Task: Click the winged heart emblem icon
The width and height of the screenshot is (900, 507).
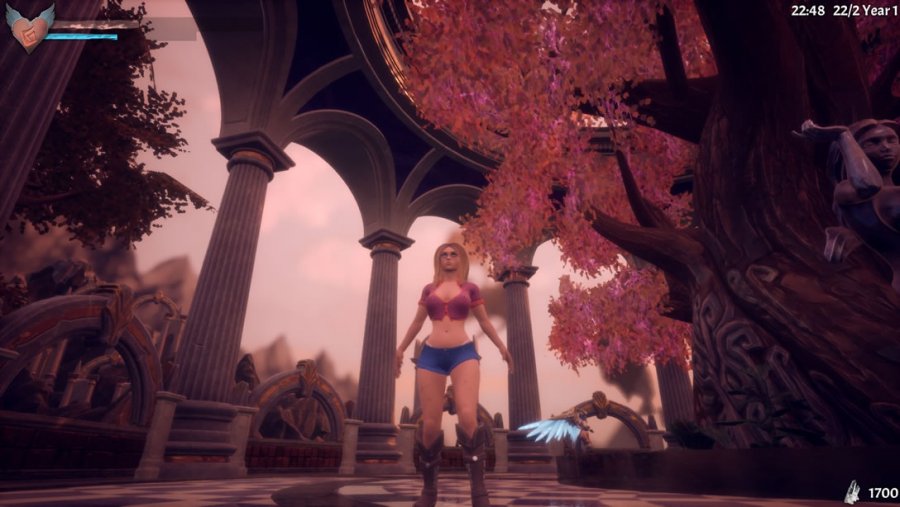Action: click(28, 28)
